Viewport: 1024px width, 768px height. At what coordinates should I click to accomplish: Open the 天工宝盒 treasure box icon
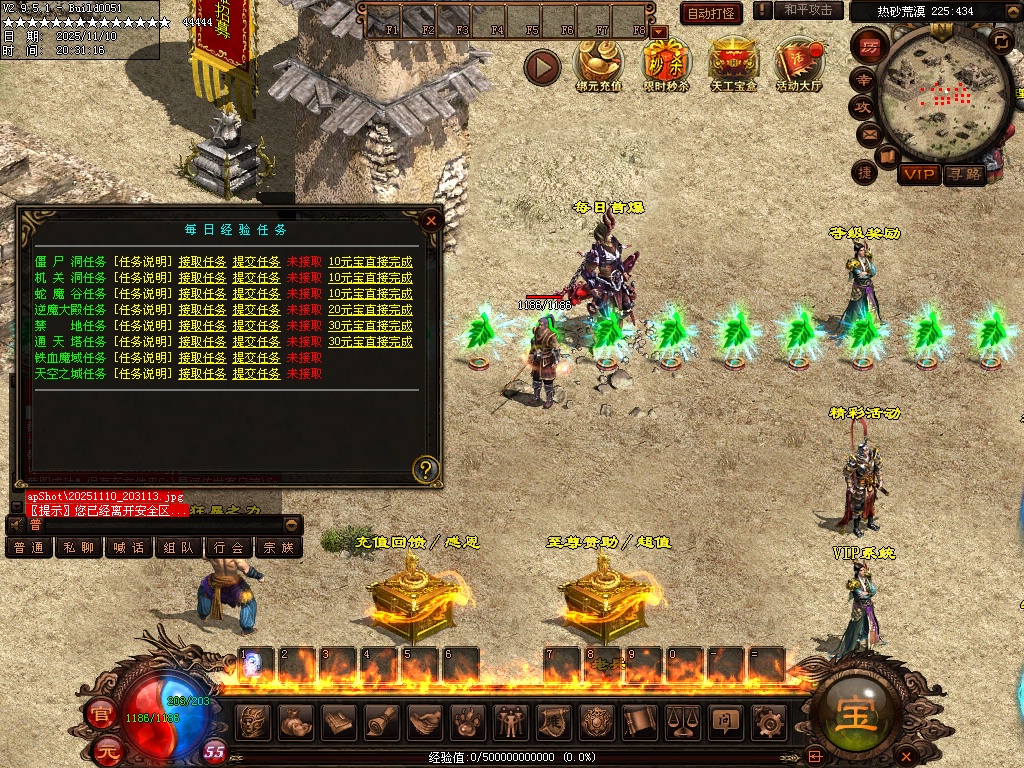click(733, 63)
